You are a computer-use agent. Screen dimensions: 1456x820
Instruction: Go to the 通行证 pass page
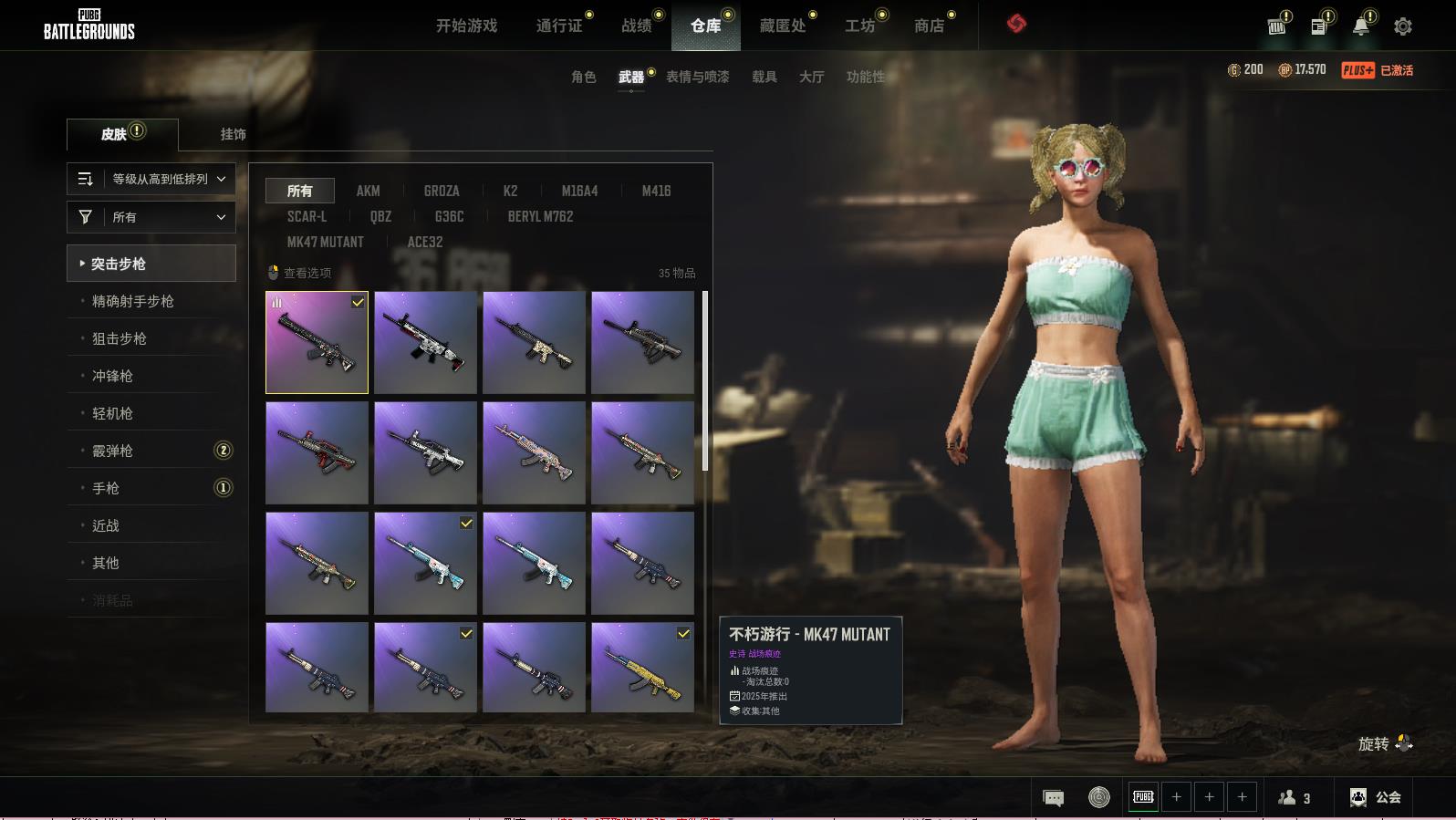click(558, 26)
